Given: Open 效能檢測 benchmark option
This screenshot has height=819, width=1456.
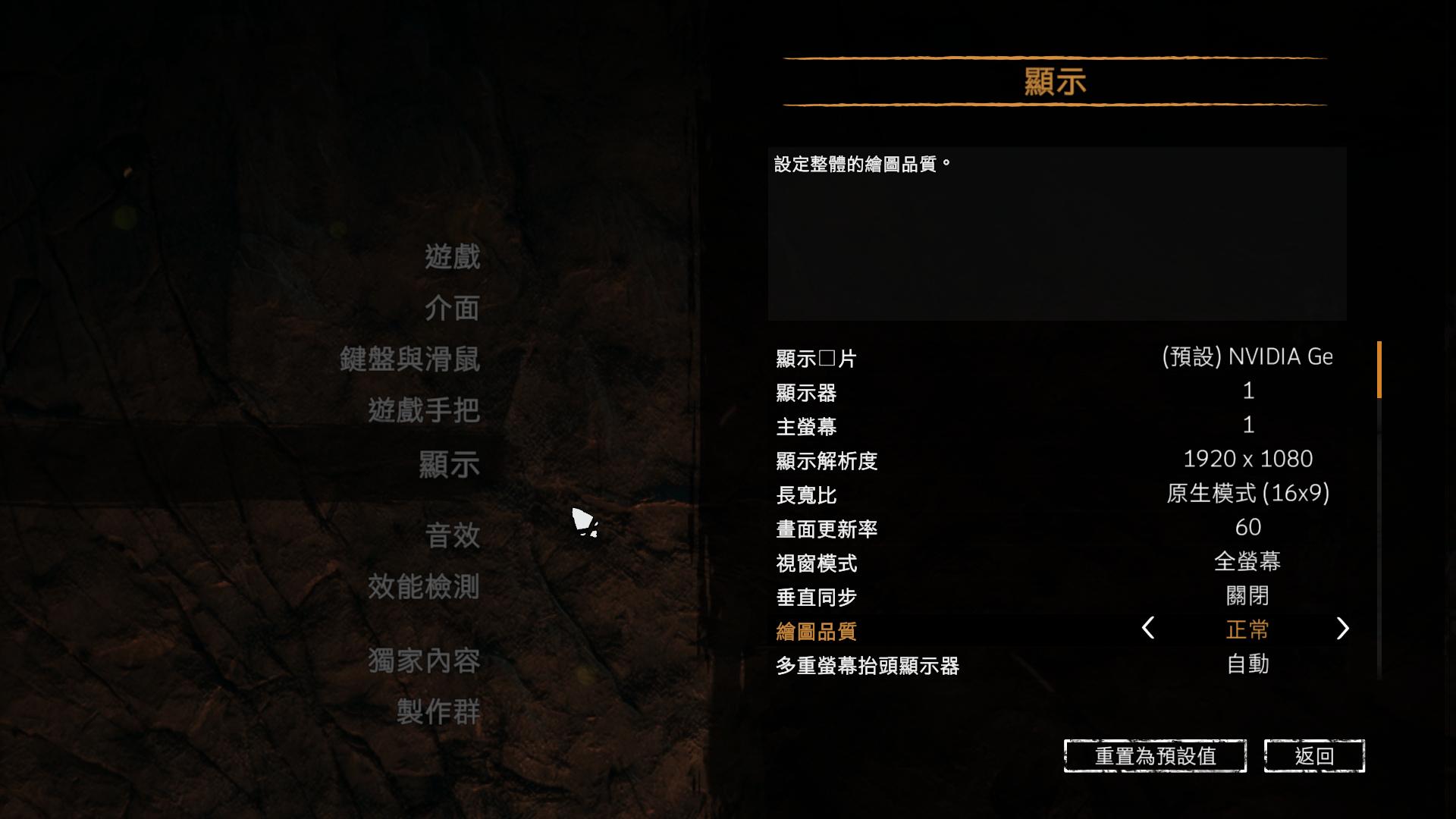Looking at the screenshot, I should coord(423,586).
